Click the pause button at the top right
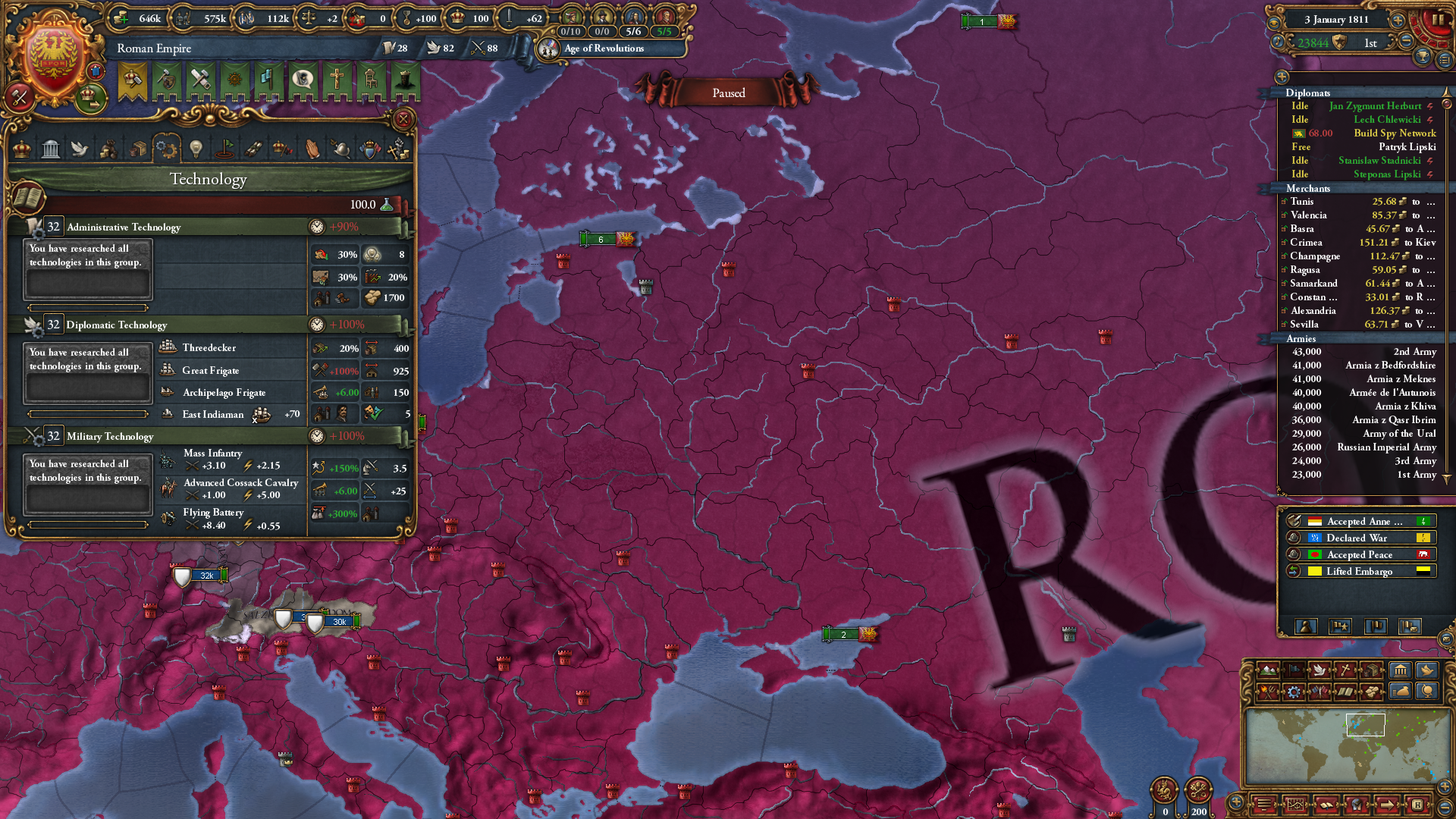Viewport: 1456px width, 819px height. pos(1439,19)
